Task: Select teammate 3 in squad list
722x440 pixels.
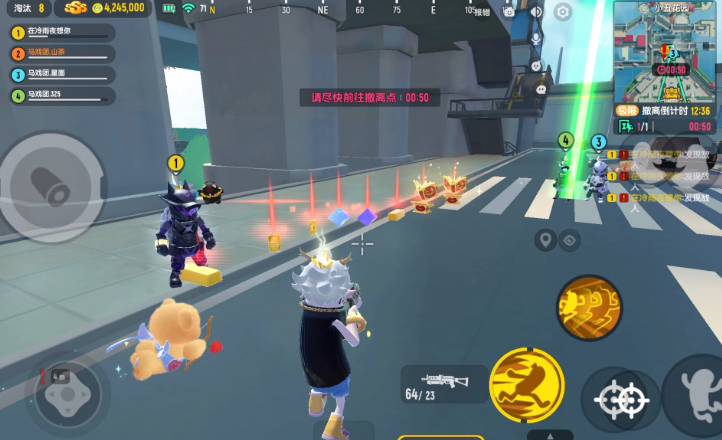Action: click(x=60, y=74)
